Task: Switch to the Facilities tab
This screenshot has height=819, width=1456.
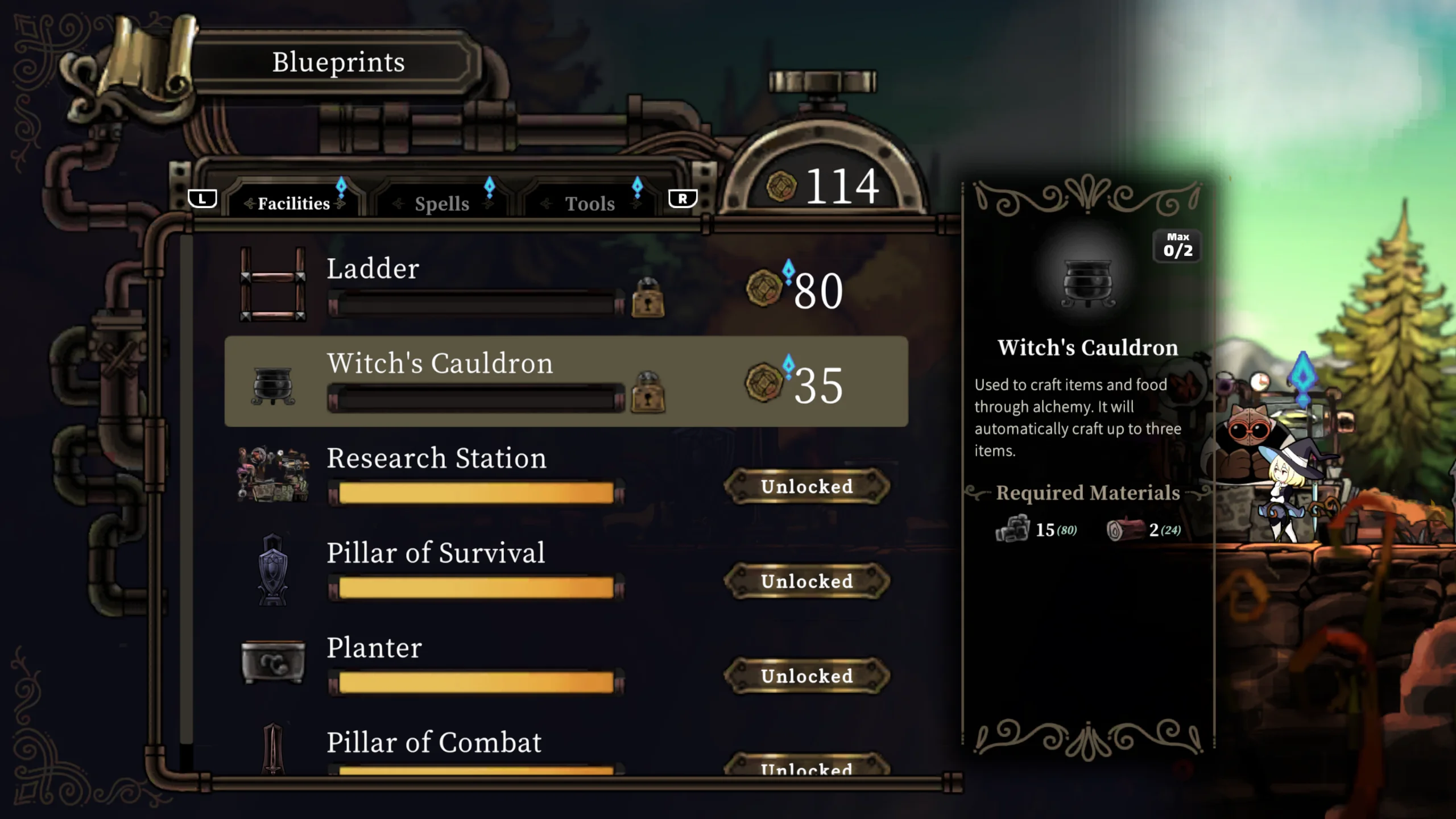Action: 293,203
